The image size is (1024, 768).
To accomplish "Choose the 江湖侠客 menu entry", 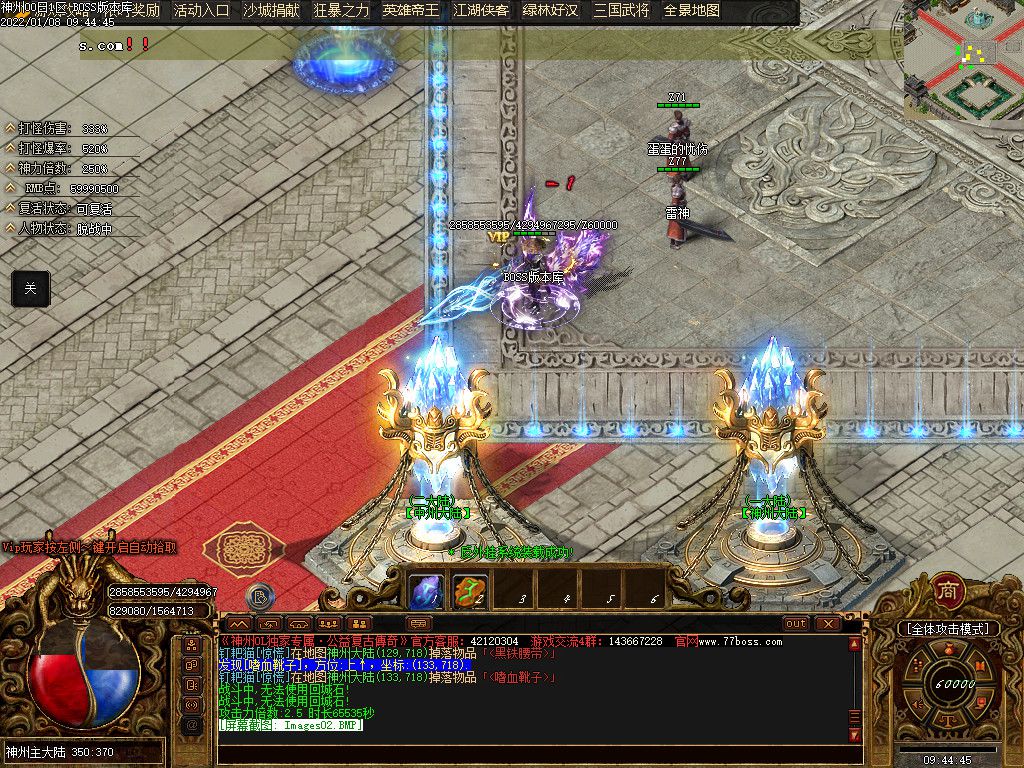I will click(481, 11).
